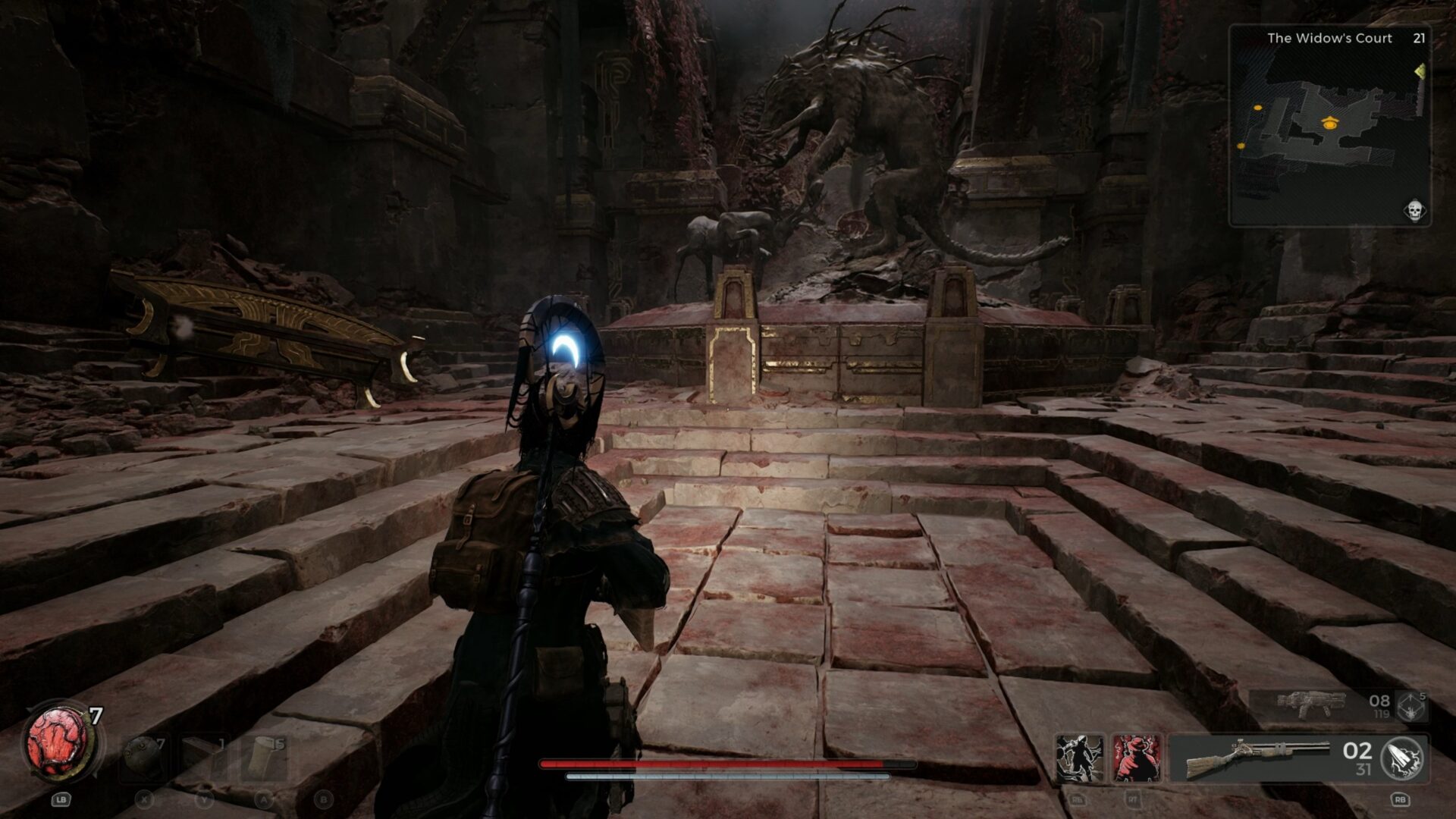Viewport: 1456px width, 819px height.
Task: Select the yellow player marker on minimap
Action: pyautogui.click(x=1328, y=122)
